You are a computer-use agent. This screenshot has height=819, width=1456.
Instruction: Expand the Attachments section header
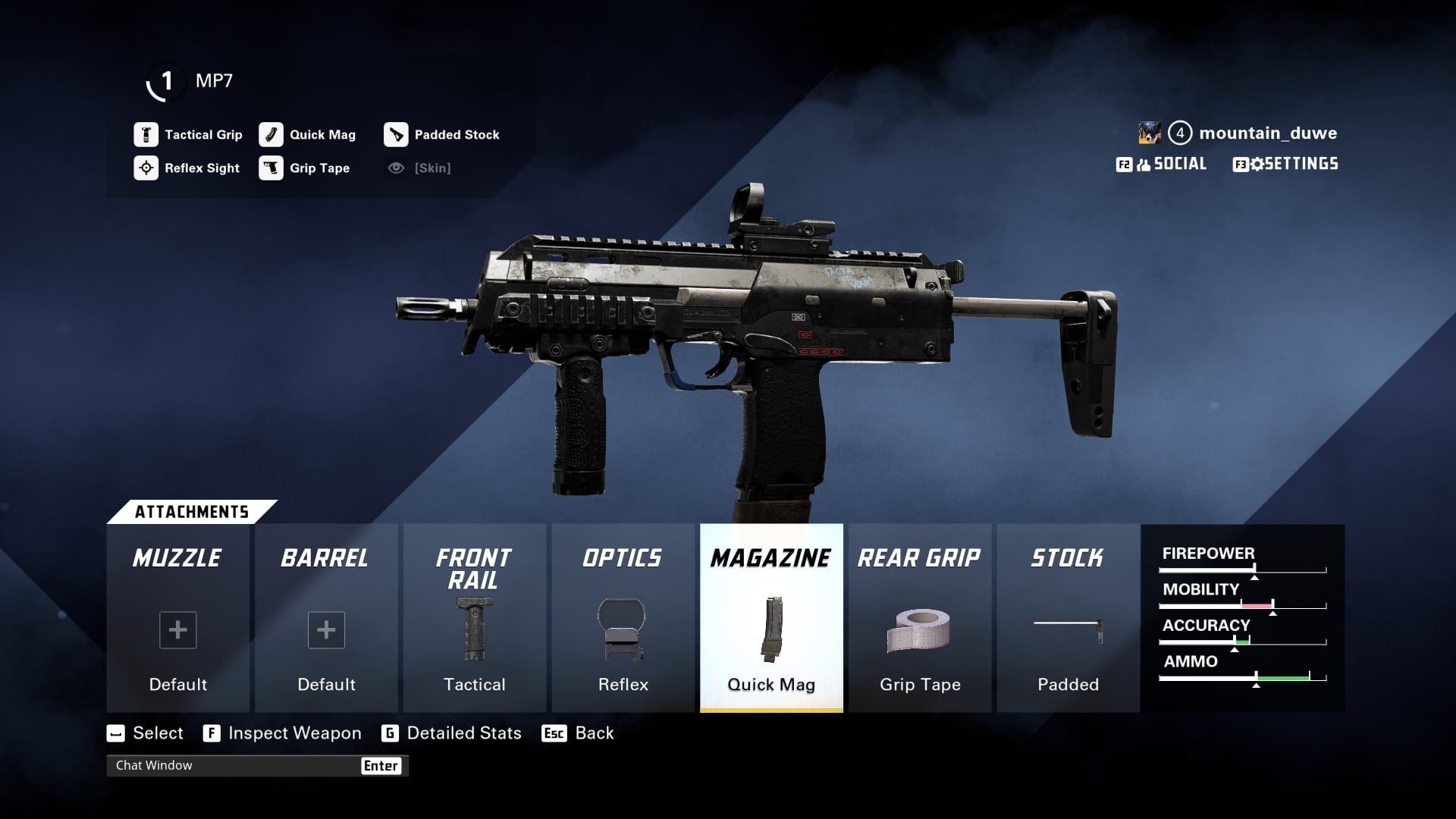coord(193,511)
